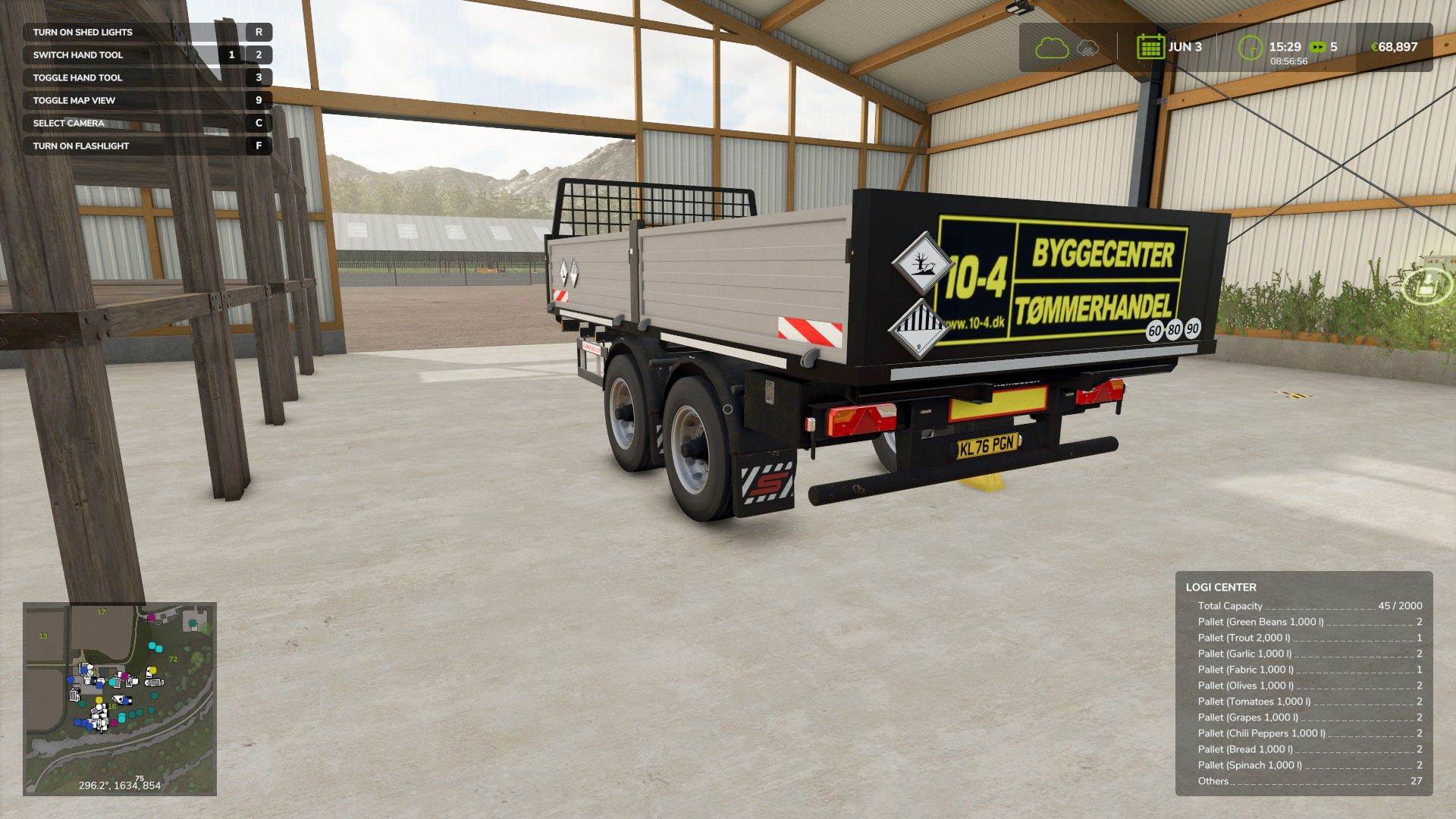Click the fast-forward time scale icon
Viewport: 1456px width, 819px height.
click(x=1317, y=47)
